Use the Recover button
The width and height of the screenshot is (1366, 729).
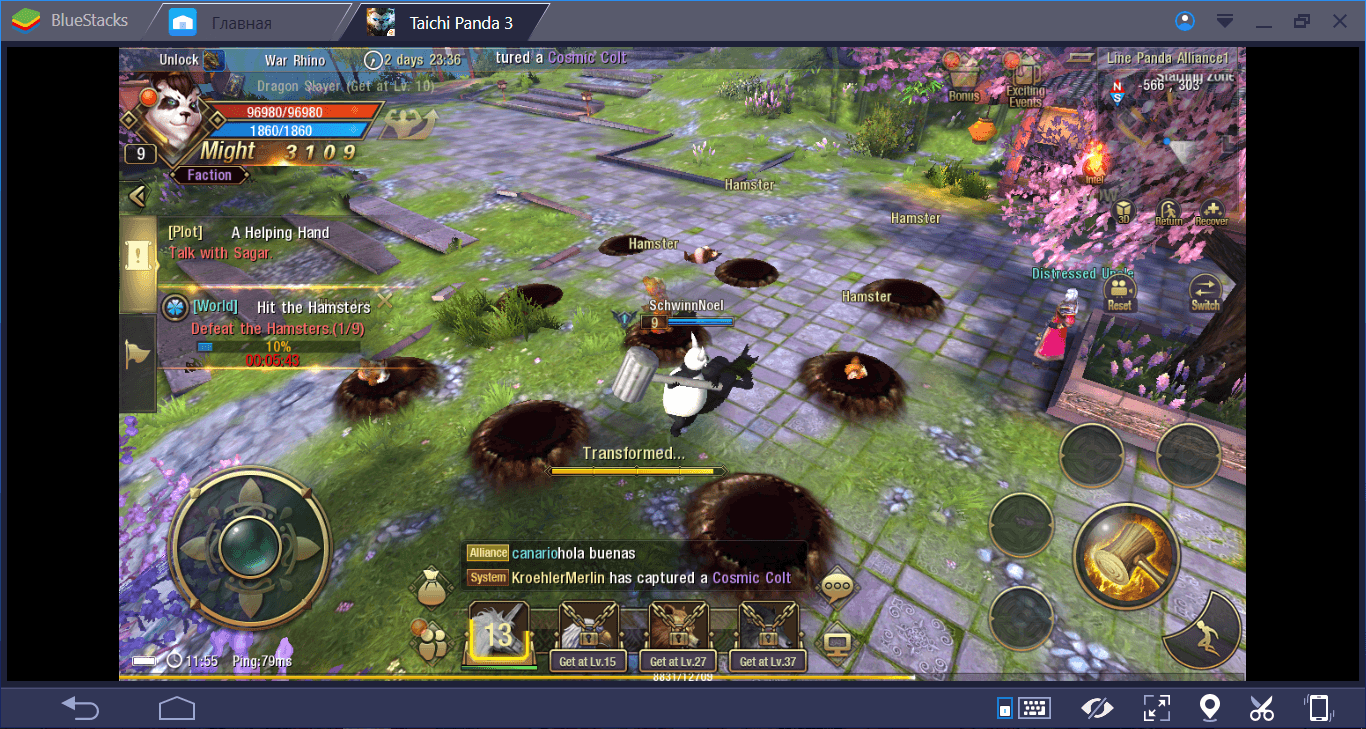[1211, 211]
